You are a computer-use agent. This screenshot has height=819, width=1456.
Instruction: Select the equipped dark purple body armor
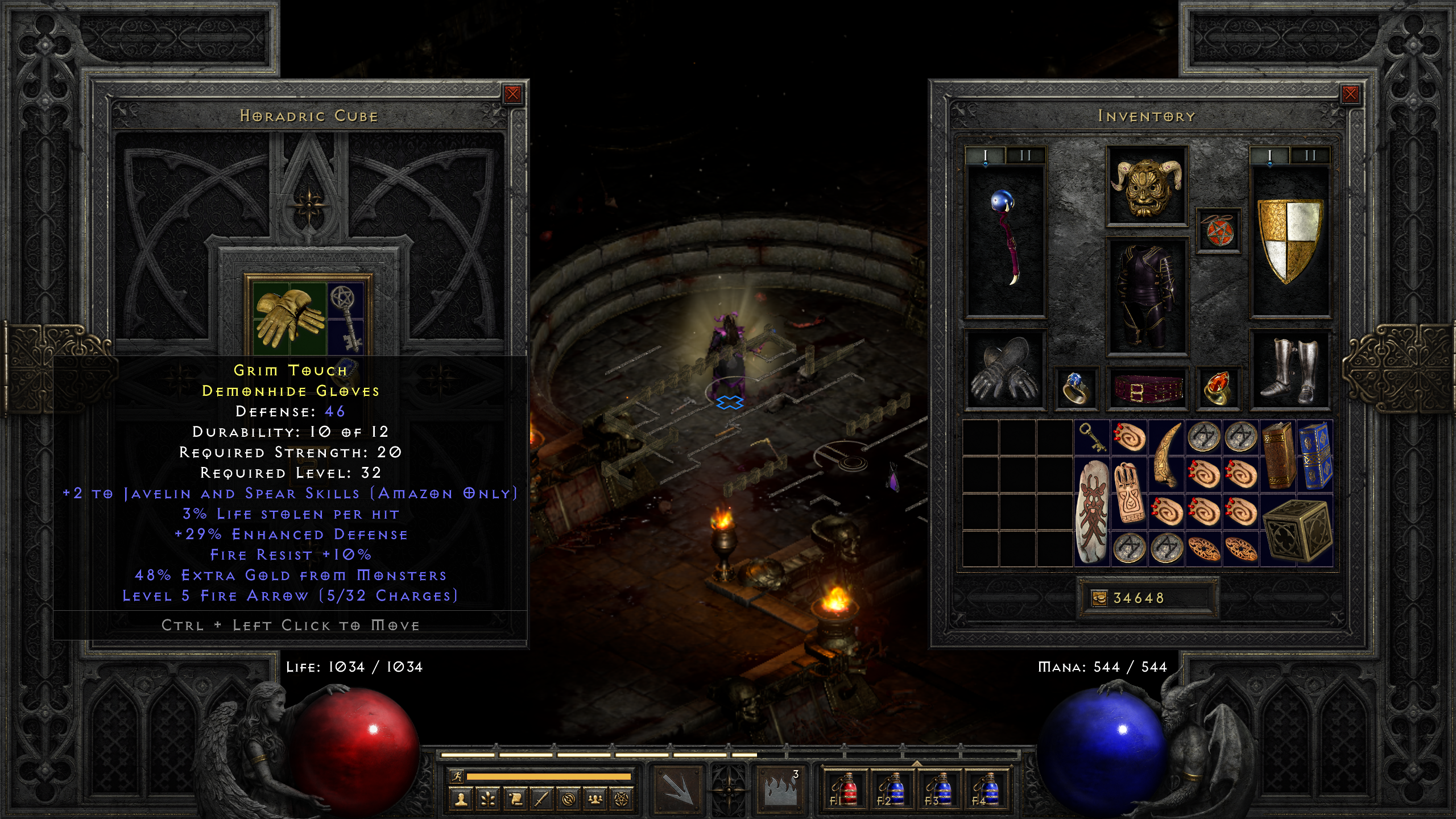coord(1147,296)
